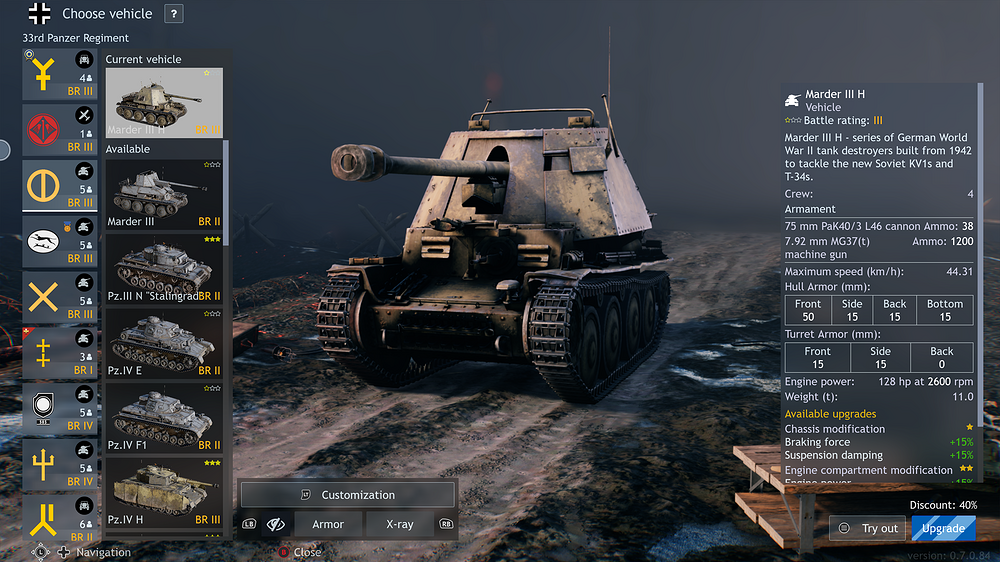This screenshot has width=1000, height=562.
Task: Choose the white shield emblem squad
Action: click(x=60, y=409)
